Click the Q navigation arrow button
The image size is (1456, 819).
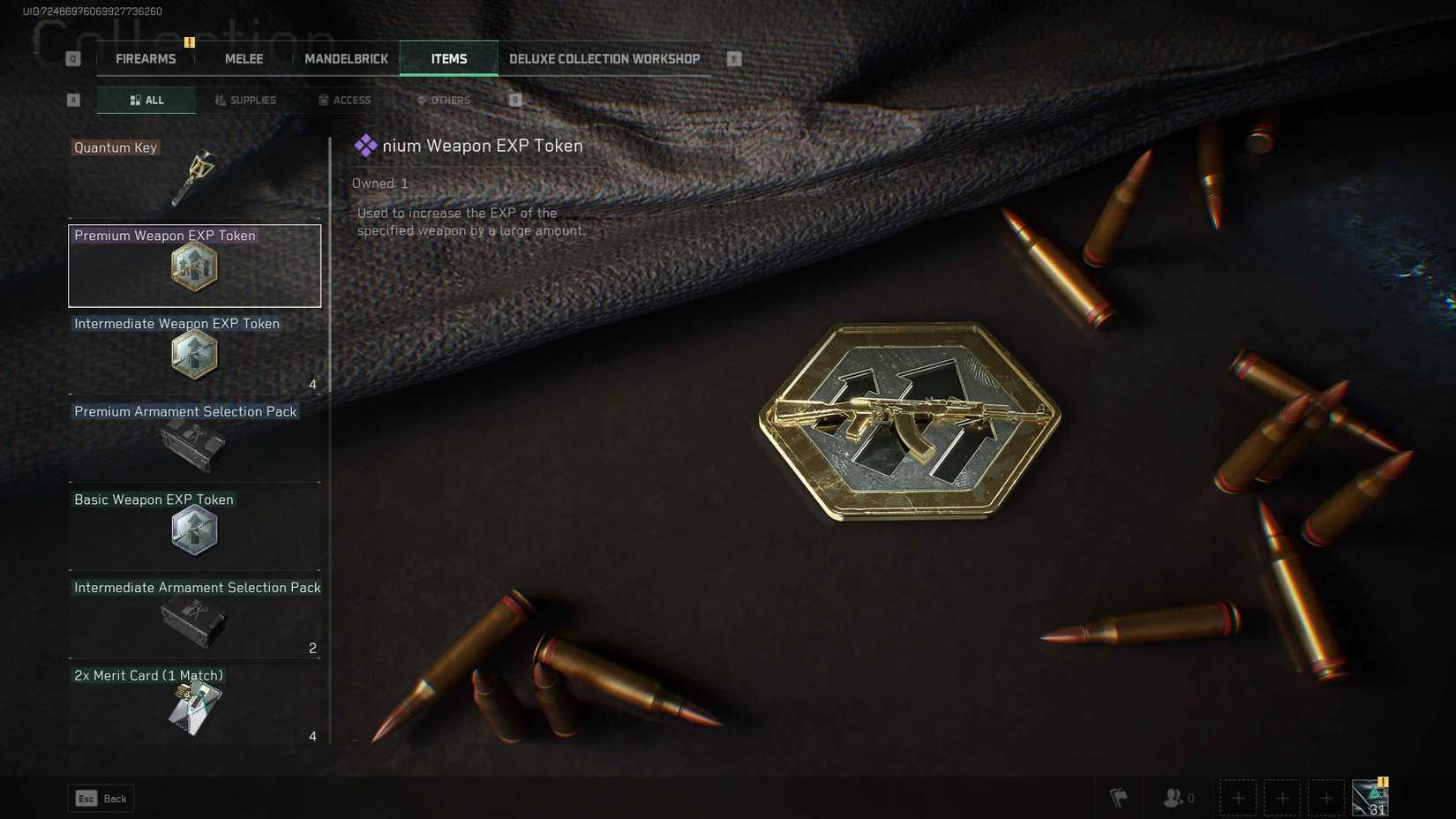71,57
